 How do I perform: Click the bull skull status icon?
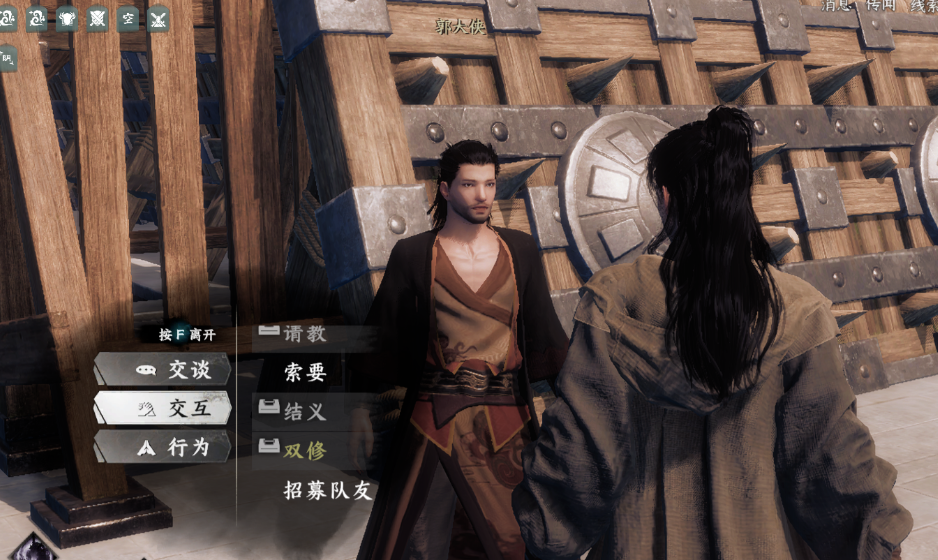[x=67, y=18]
